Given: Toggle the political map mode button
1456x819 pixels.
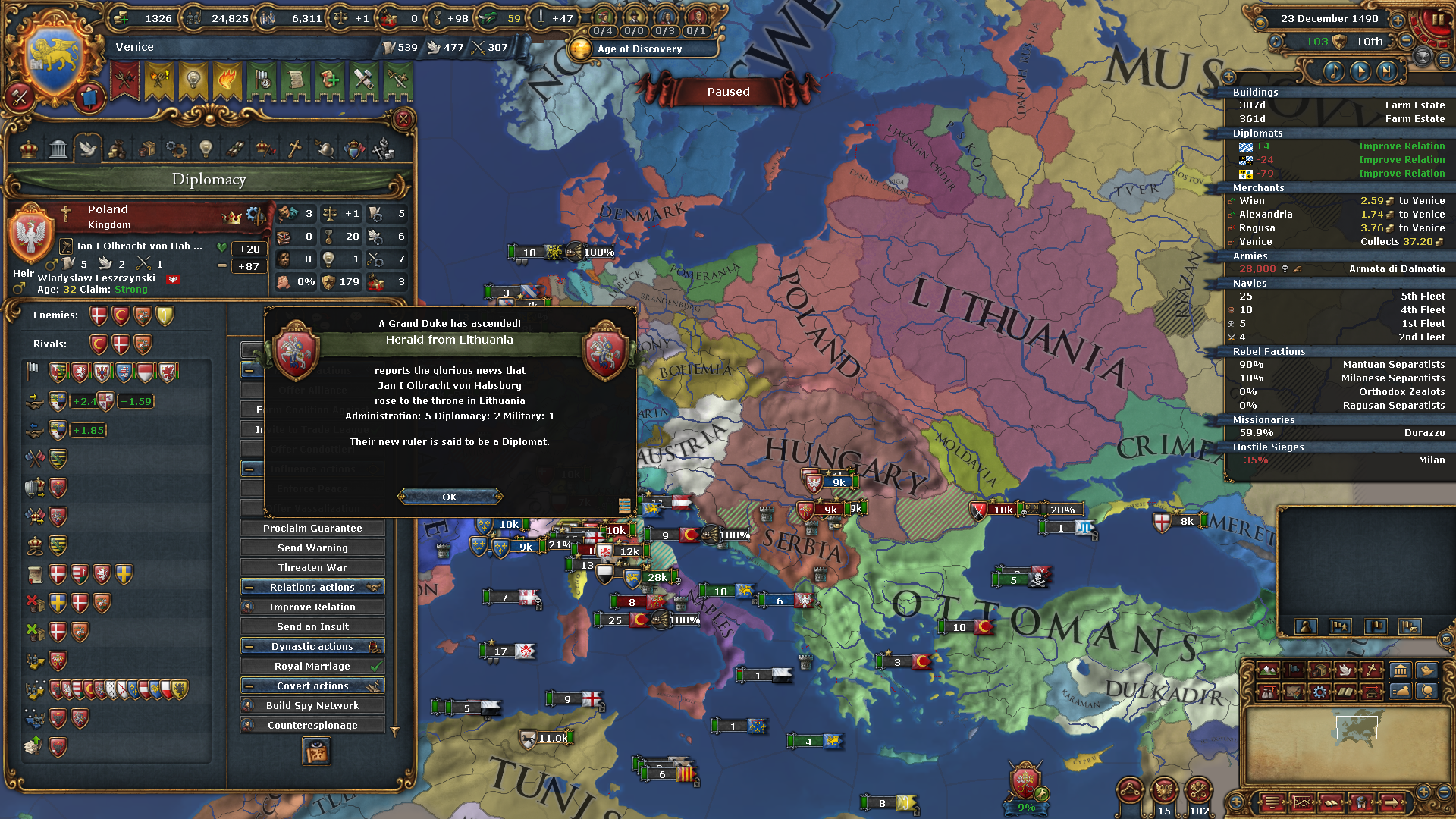Looking at the screenshot, I should click(x=1294, y=670).
